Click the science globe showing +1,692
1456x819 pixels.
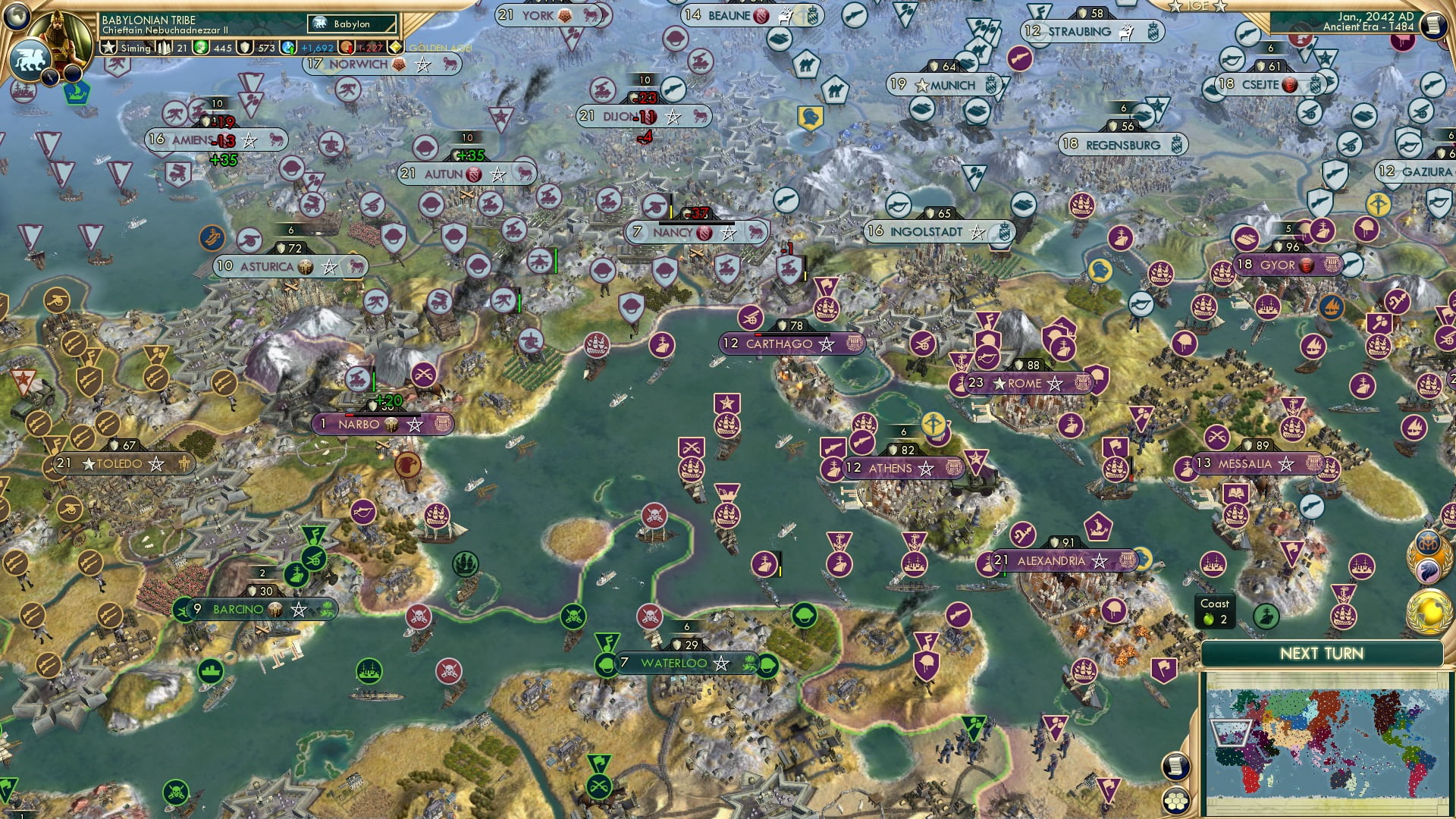tap(288, 47)
